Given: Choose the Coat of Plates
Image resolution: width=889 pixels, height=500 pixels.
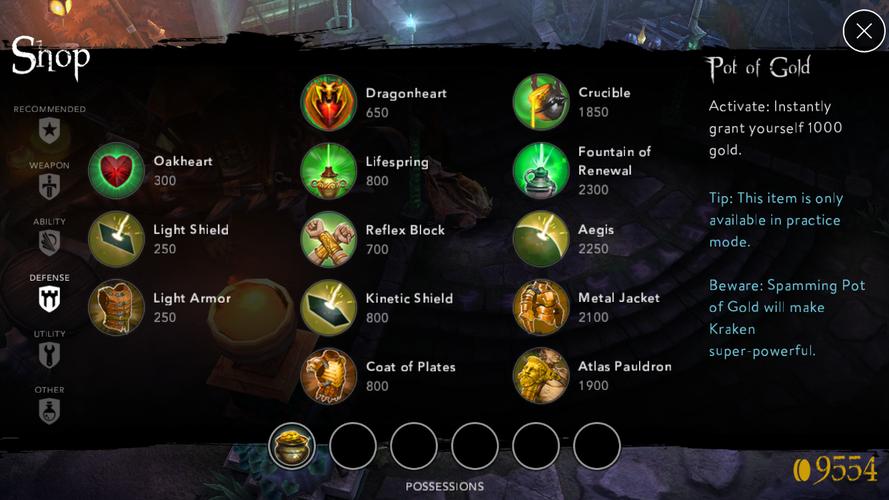Looking at the screenshot, I should point(329,376).
